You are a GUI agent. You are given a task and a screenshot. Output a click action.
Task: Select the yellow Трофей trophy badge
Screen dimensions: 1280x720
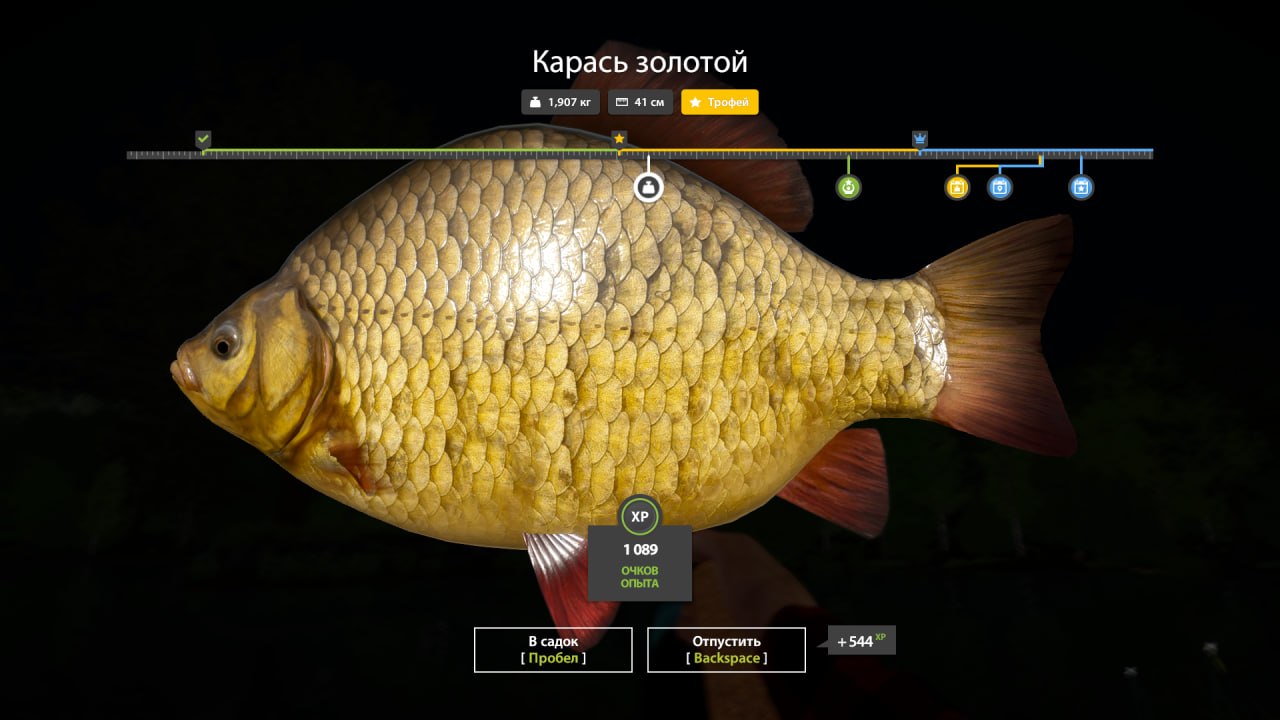pos(720,102)
